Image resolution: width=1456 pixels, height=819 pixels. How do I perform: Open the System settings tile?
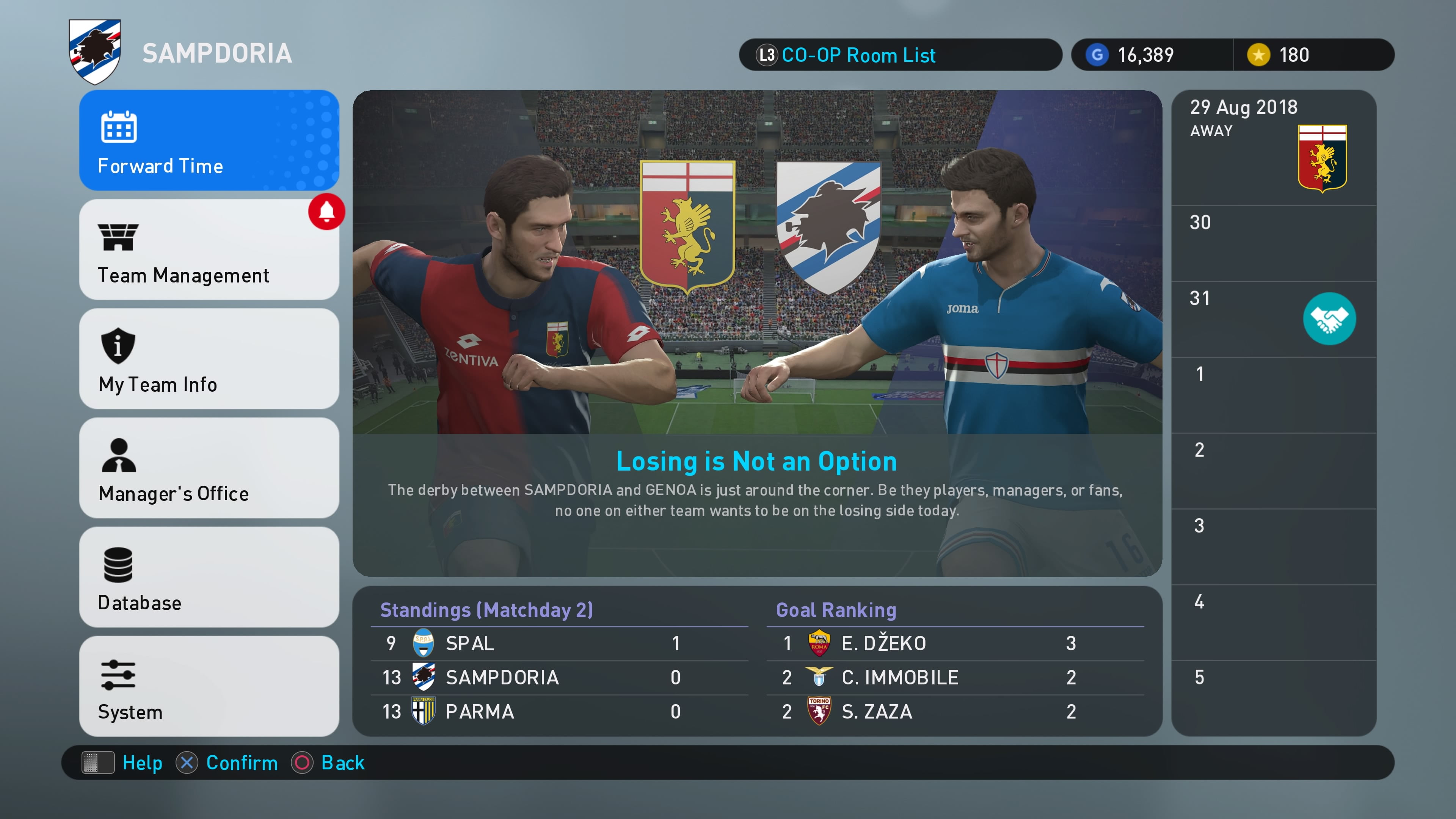point(209,686)
